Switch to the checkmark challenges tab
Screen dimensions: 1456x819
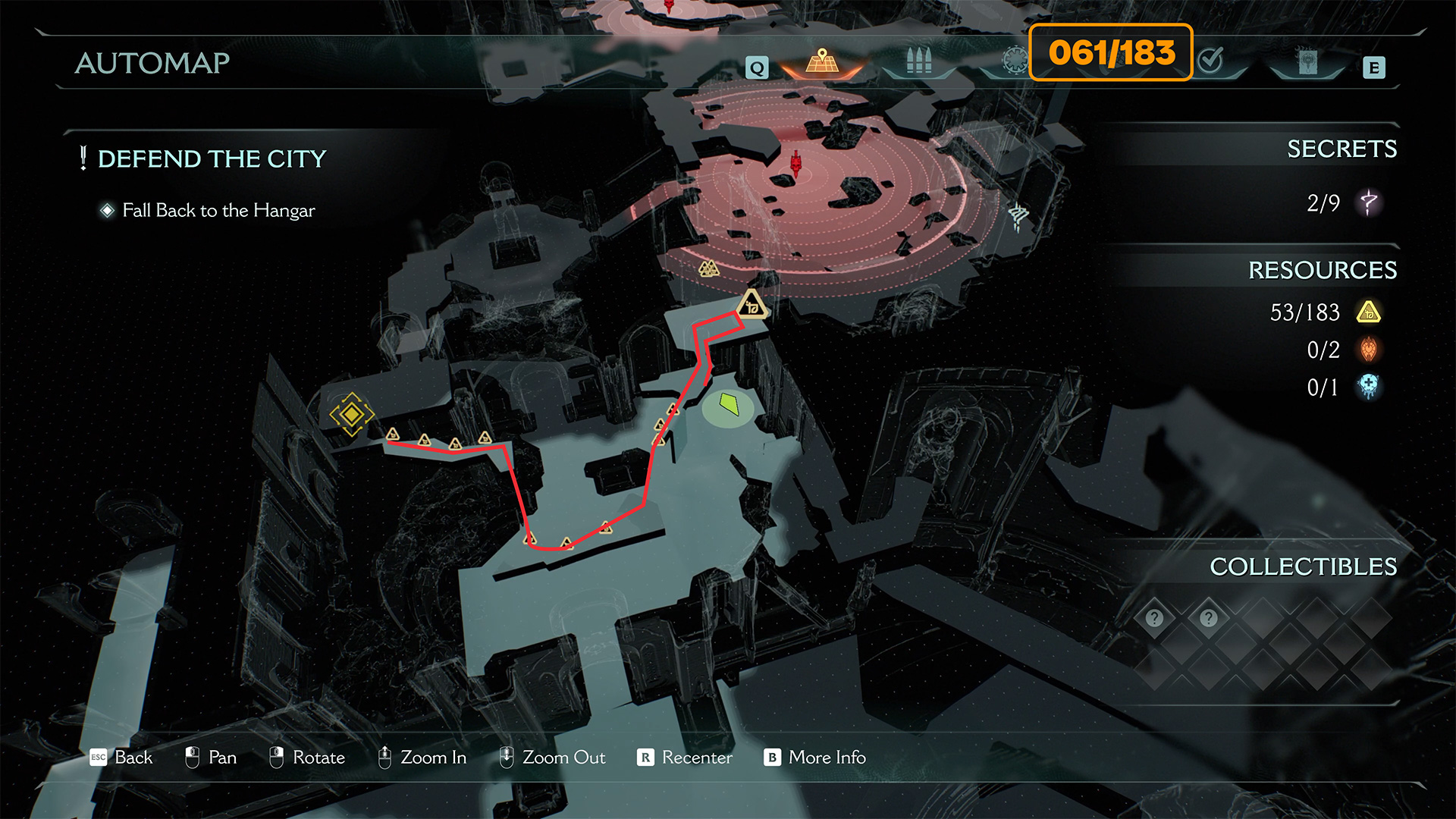point(1211,60)
